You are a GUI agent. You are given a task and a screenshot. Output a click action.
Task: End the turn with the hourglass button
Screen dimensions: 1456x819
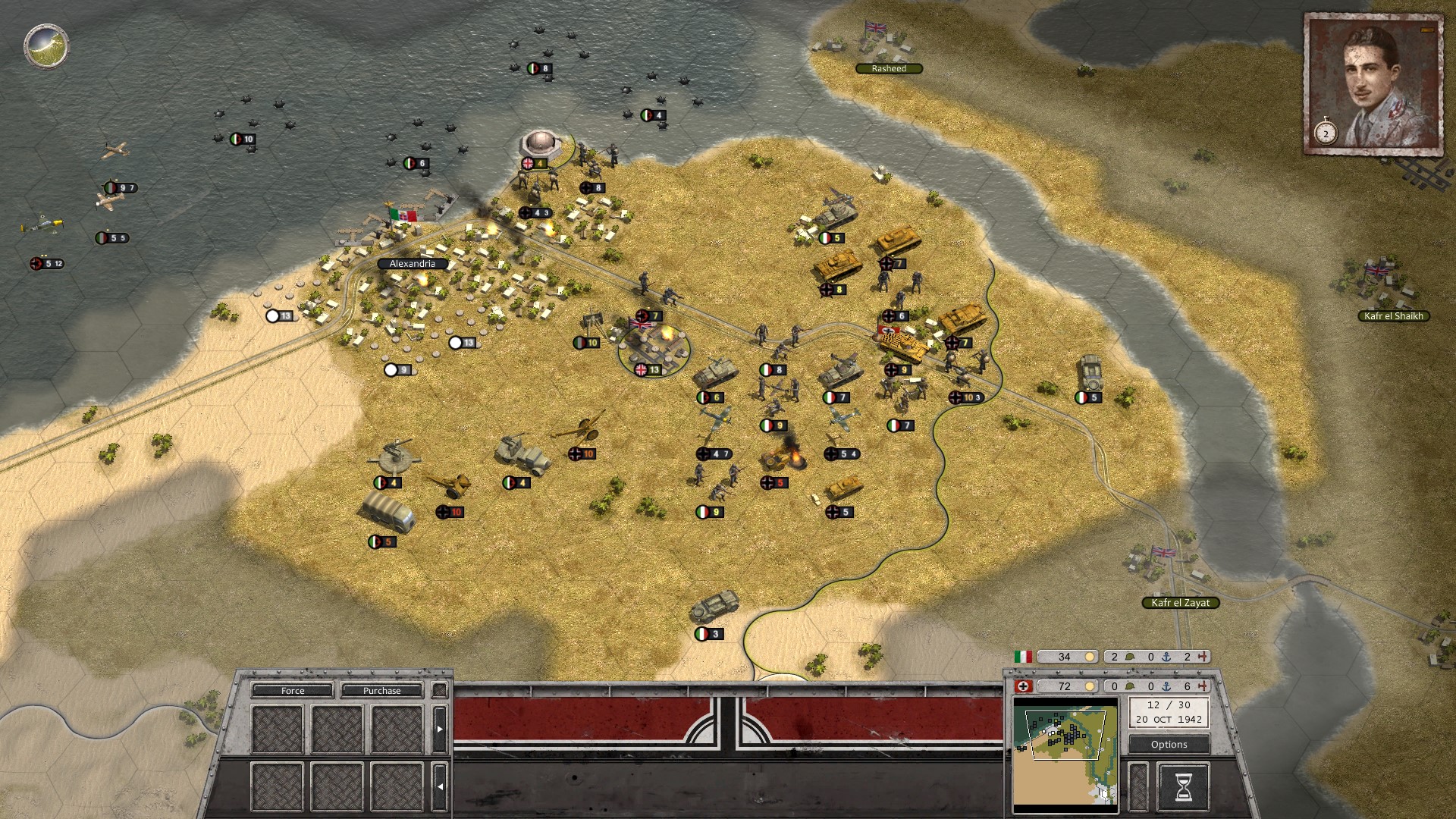click(x=1182, y=788)
